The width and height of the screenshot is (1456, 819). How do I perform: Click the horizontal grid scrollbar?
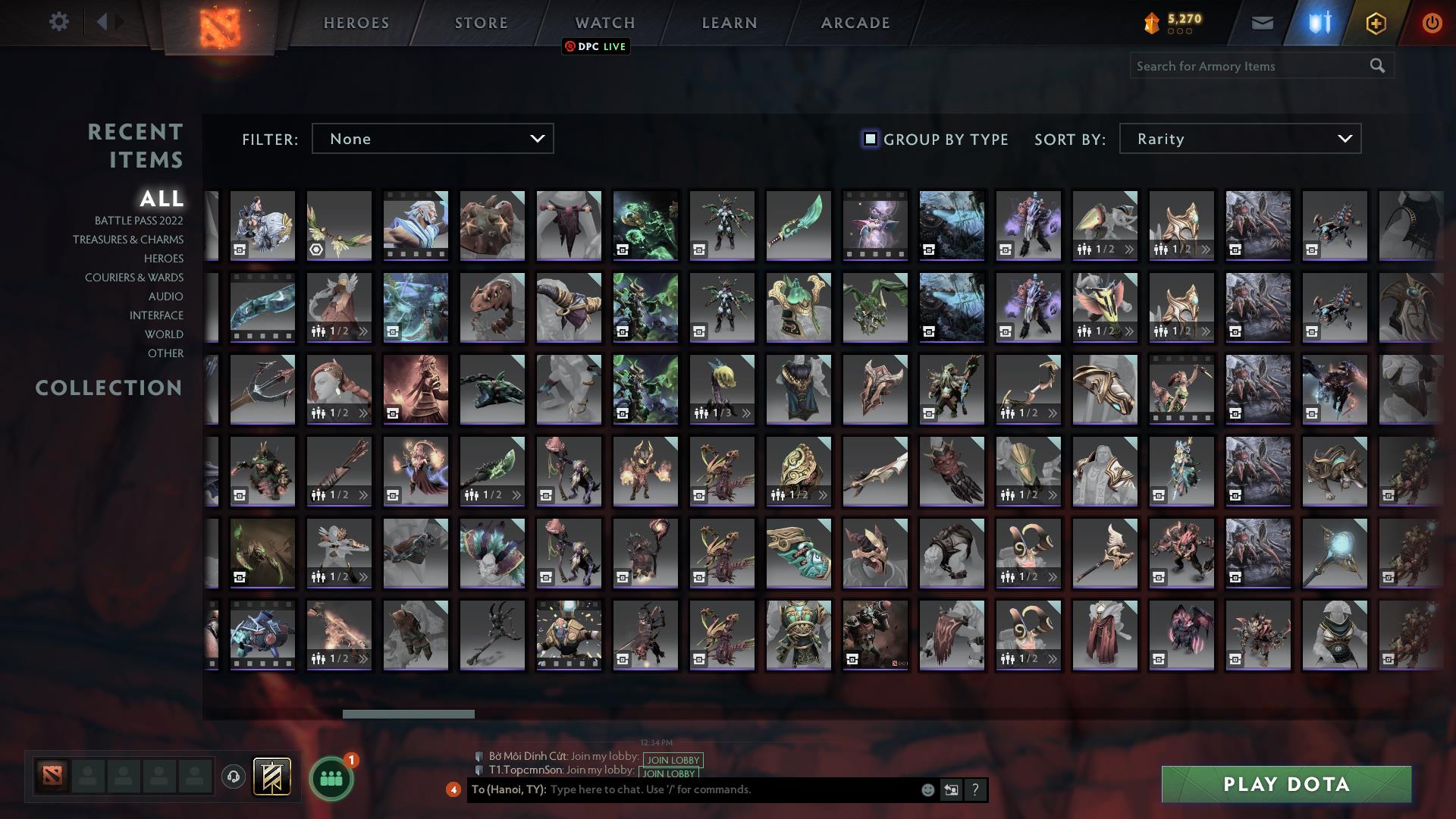tap(409, 714)
